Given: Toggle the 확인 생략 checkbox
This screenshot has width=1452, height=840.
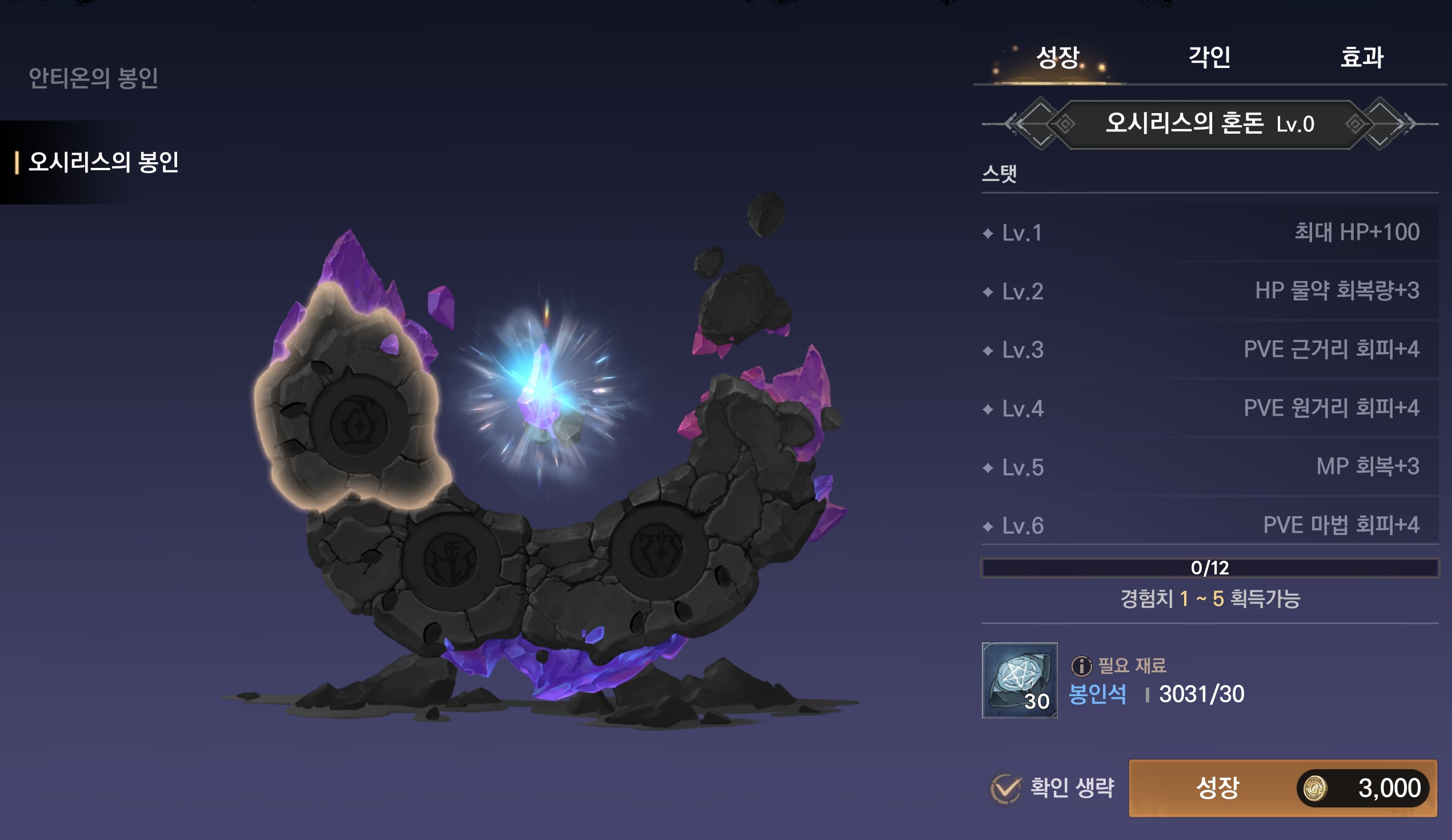Looking at the screenshot, I should pos(1006,788).
